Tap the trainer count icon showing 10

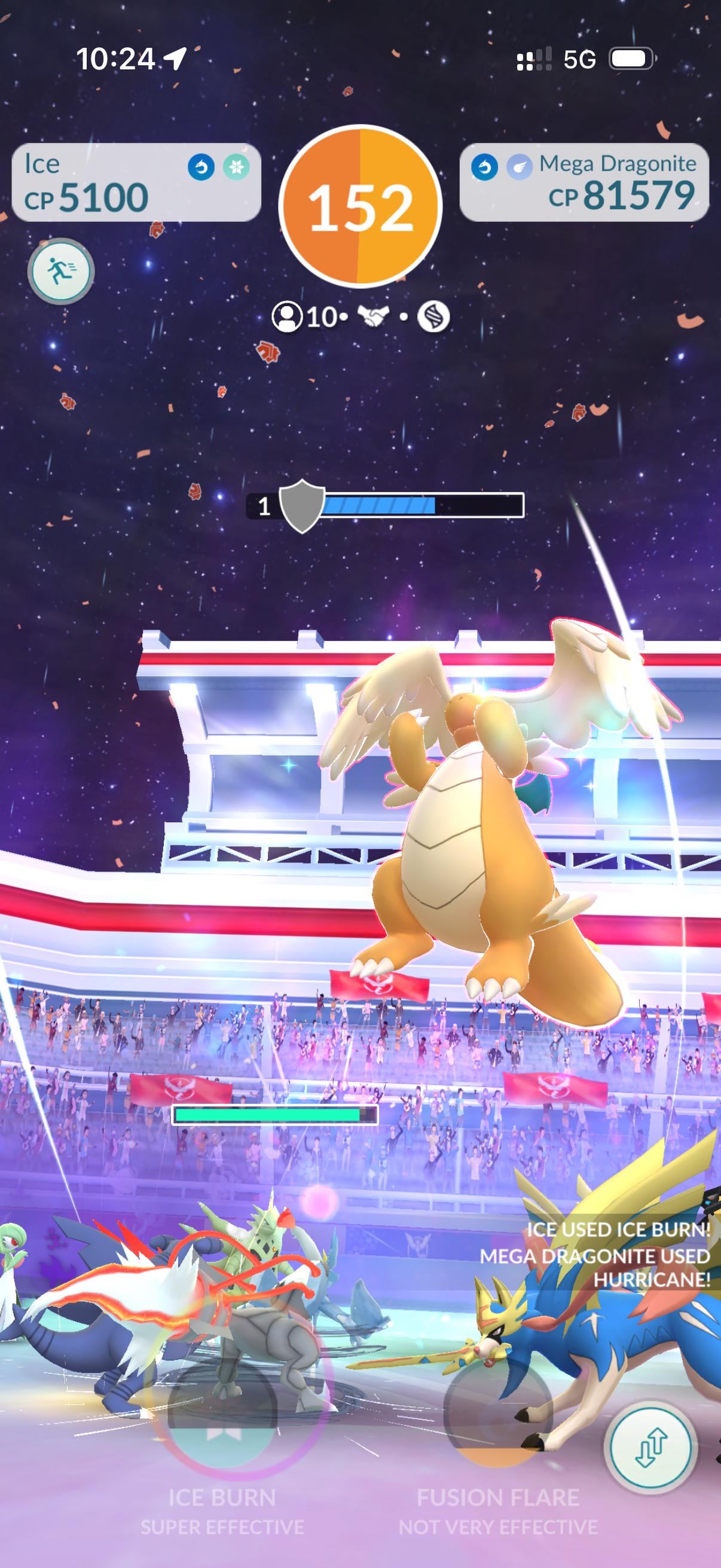(x=287, y=317)
